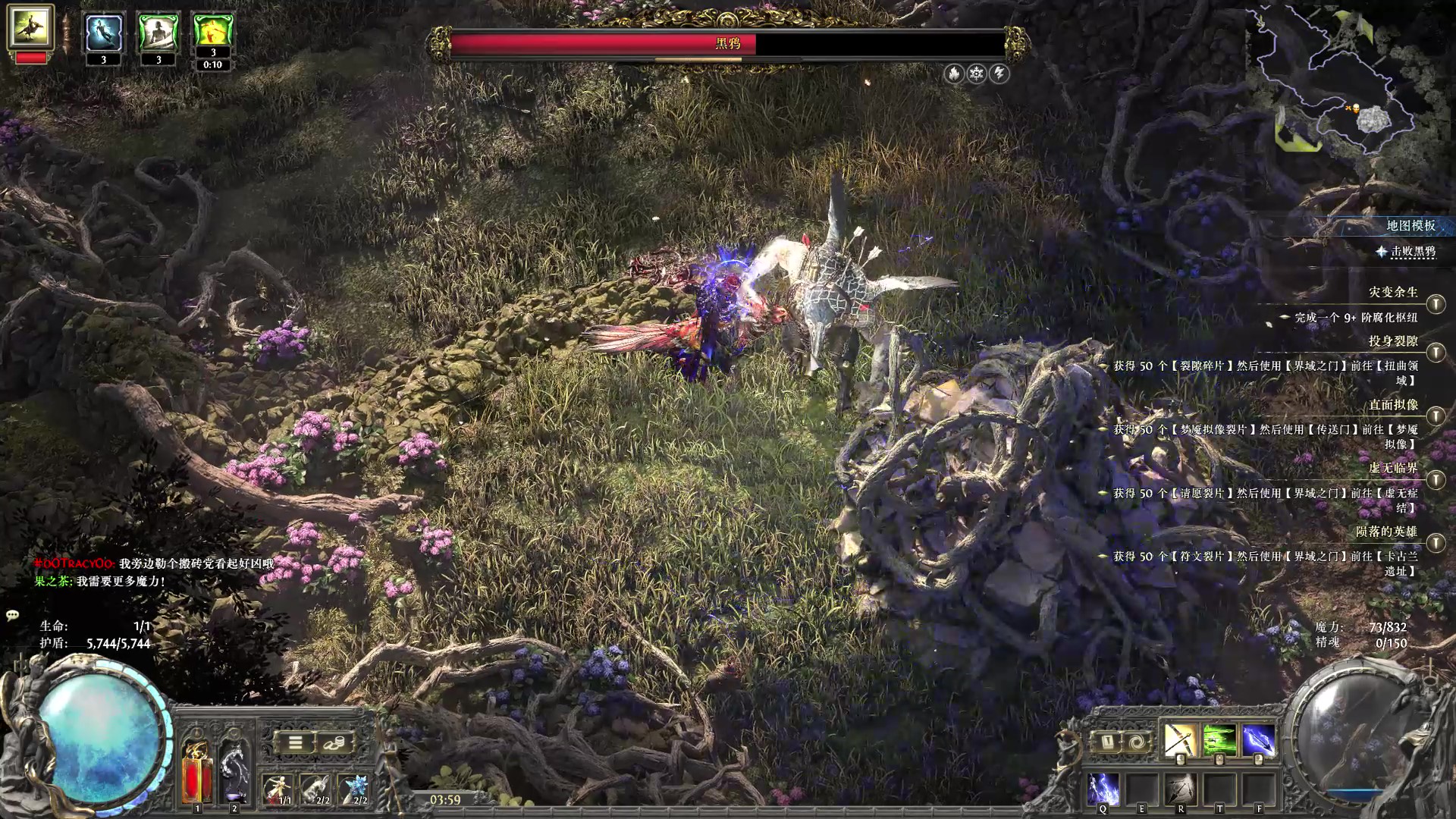1456x819 pixels.
Task: Select the rabbit charm slot
Action: 315,789
